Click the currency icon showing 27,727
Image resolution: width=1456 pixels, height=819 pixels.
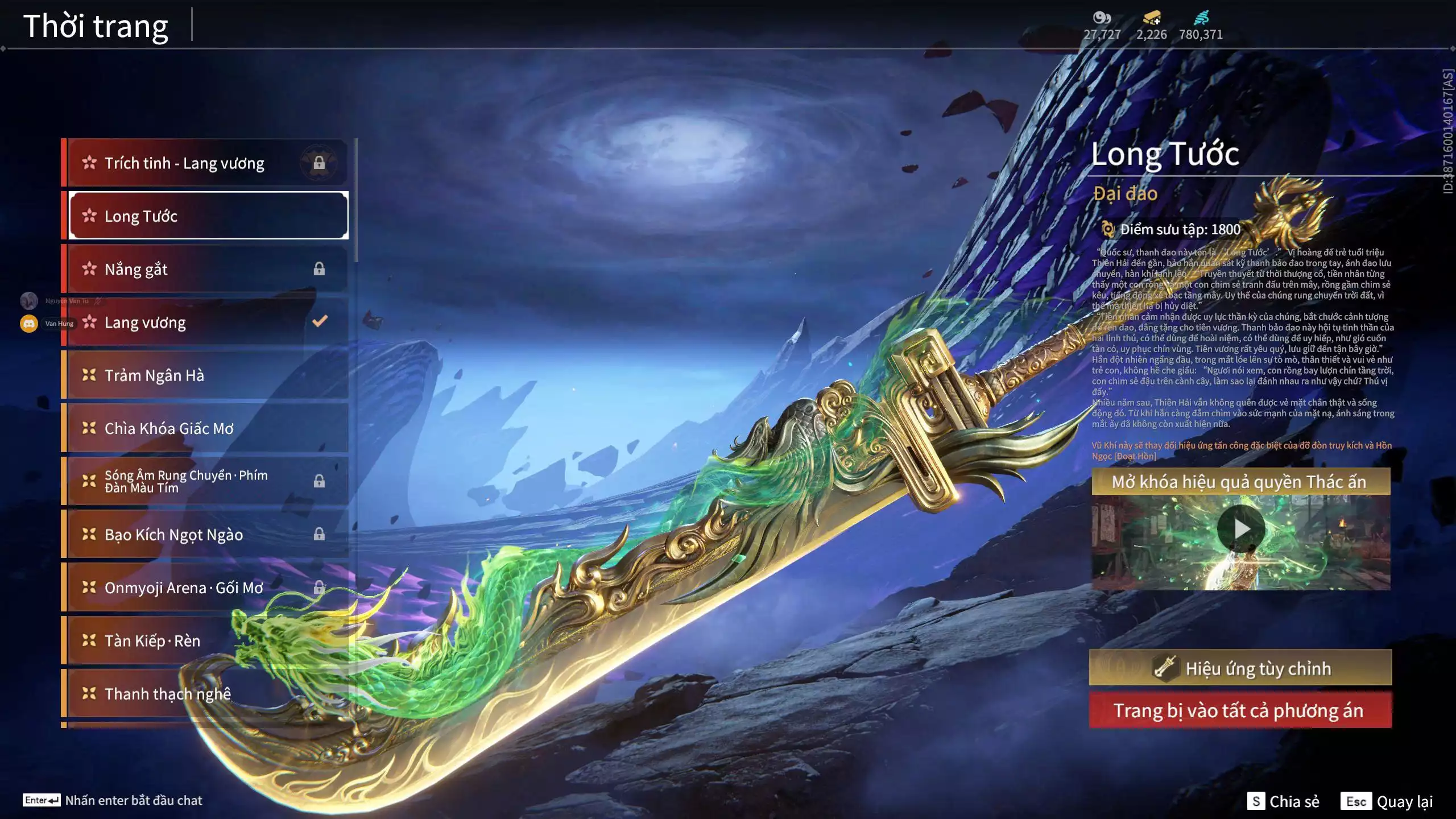pos(1102,18)
